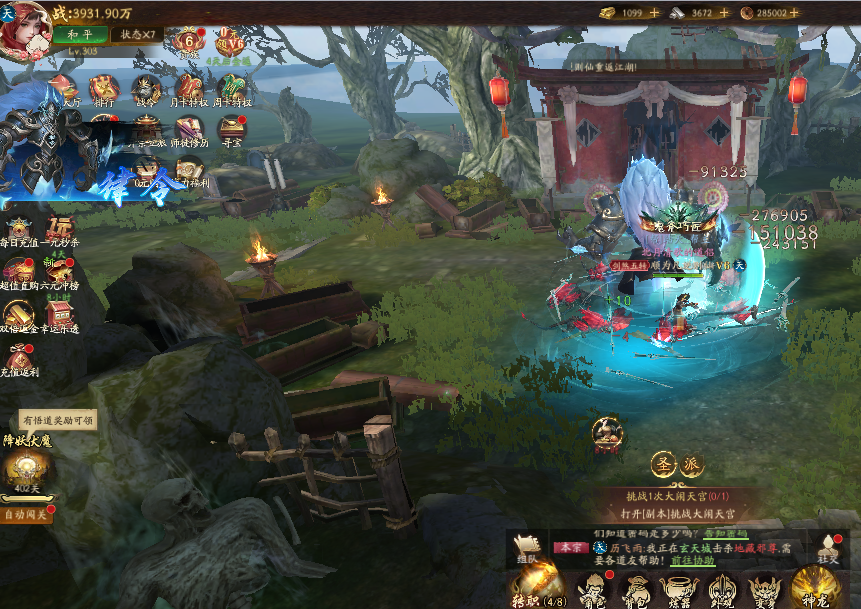Select the 圣 round button
This screenshot has height=609, width=861.
tap(663, 464)
